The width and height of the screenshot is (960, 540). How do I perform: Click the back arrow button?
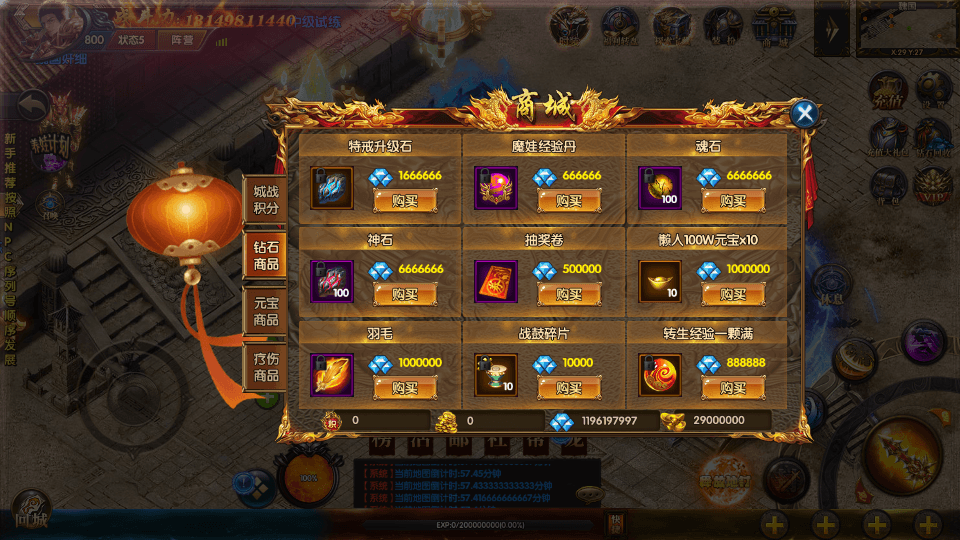[x=35, y=104]
